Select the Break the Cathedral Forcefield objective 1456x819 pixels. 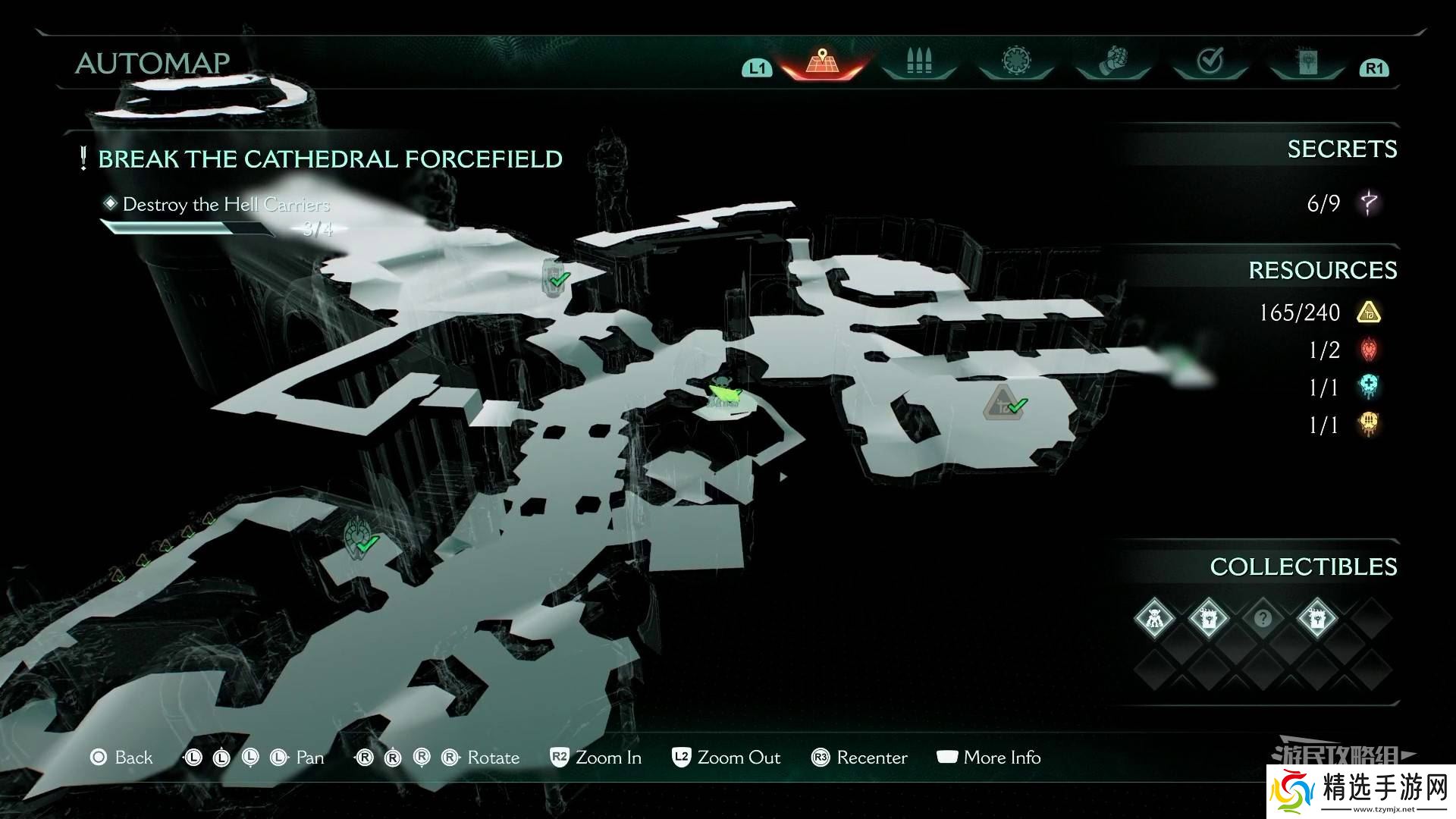pyautogui.click(x=330, y=159)
